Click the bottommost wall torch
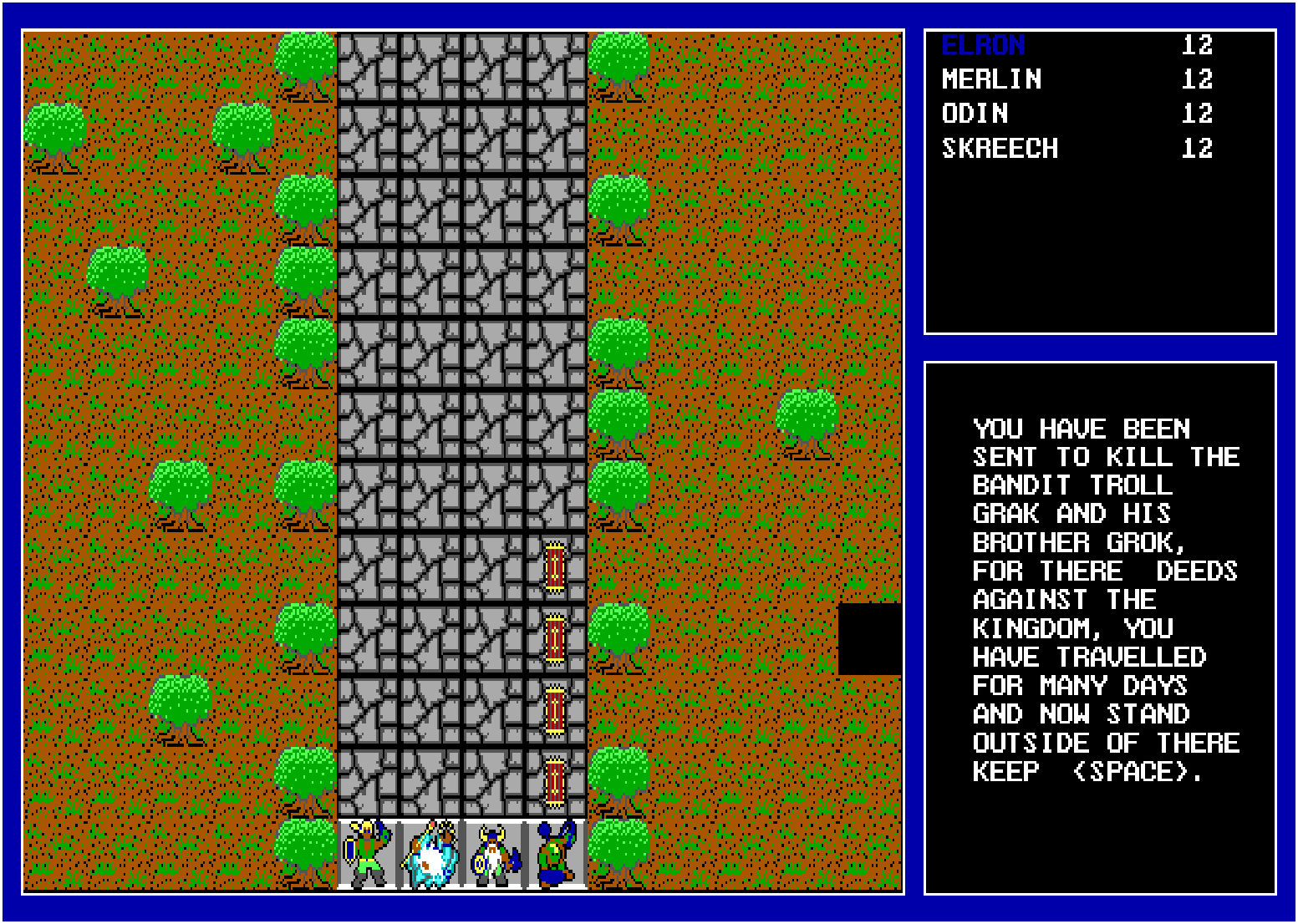Screen dimensions: 1298x924 [556, 784]
